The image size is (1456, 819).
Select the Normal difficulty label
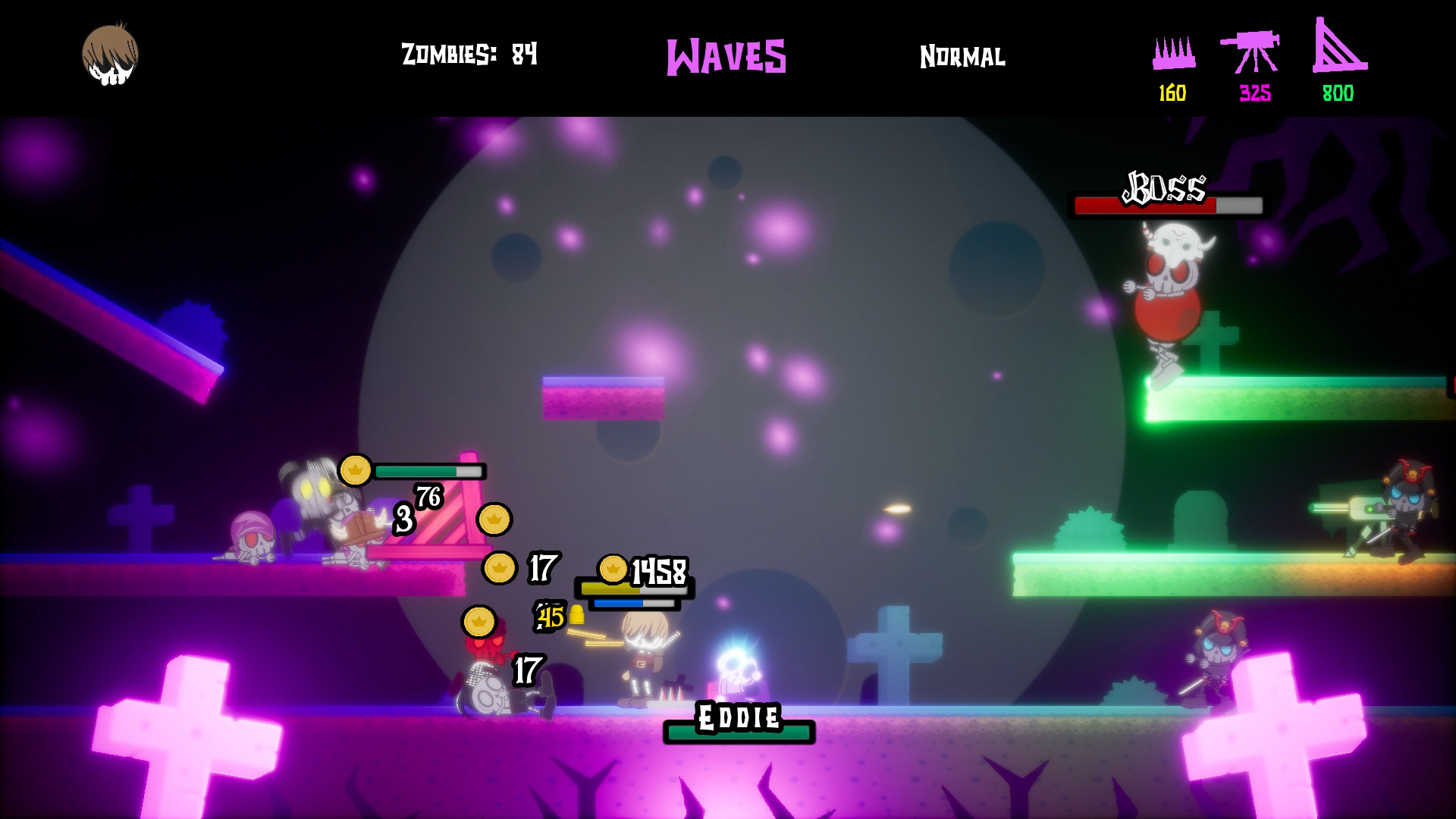pyautogui.click(x=962, y=56)
